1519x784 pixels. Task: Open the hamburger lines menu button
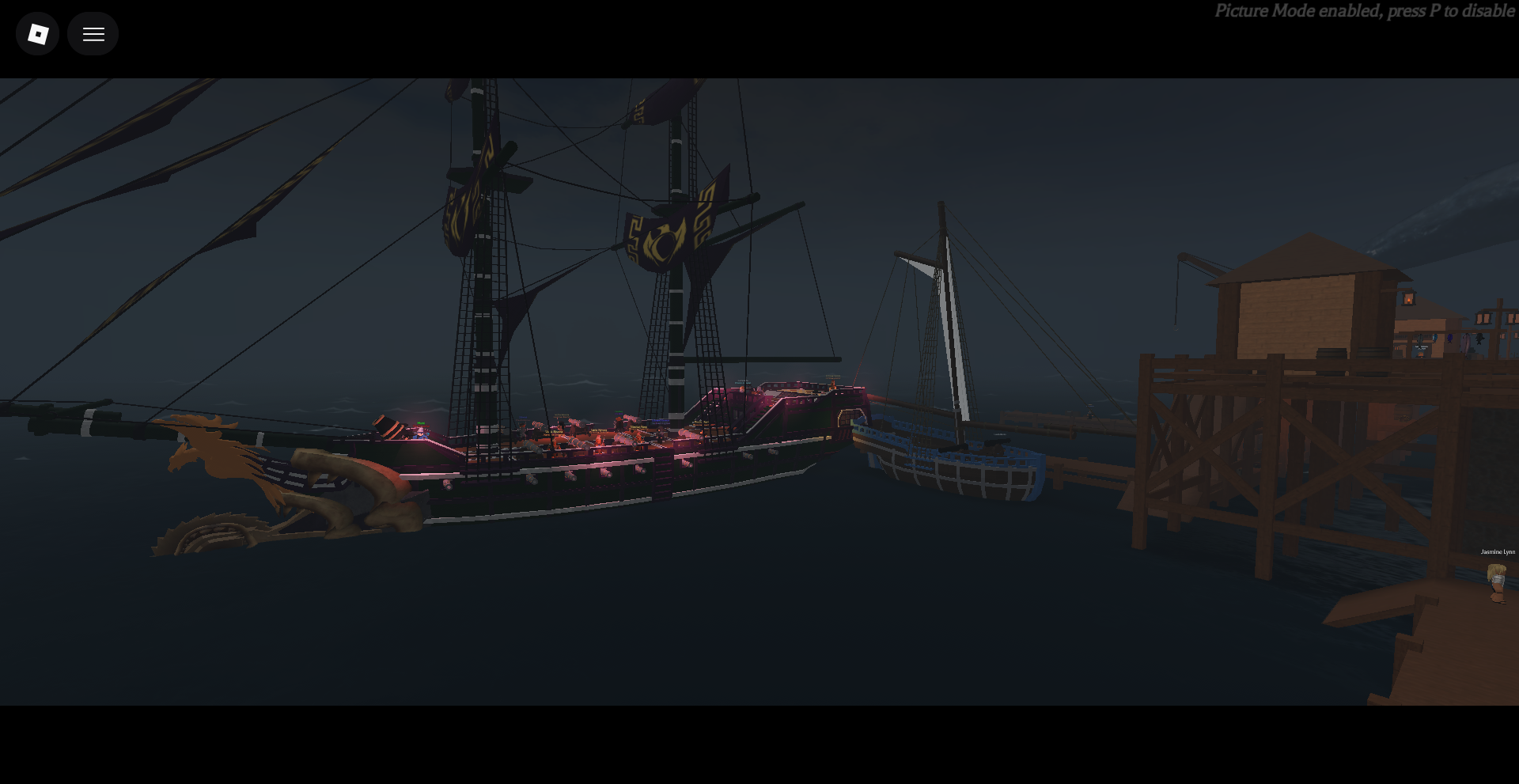tap(93, 34)
